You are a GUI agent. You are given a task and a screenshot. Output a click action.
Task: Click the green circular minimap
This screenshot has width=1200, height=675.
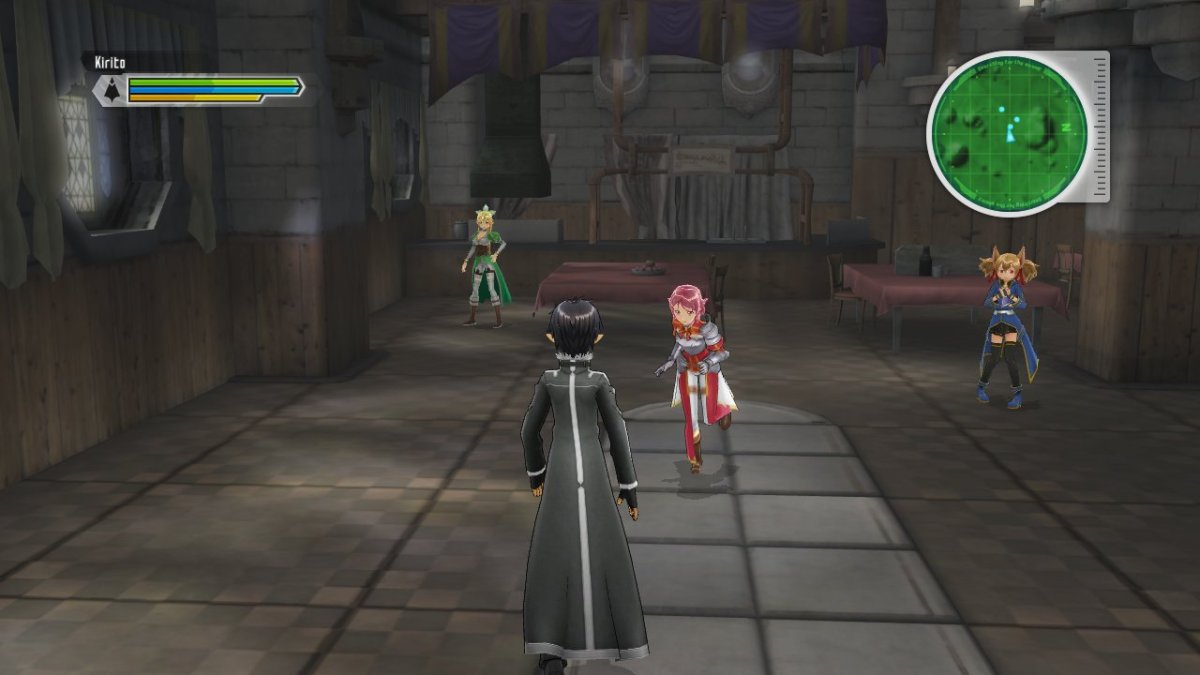(1007, 131)
